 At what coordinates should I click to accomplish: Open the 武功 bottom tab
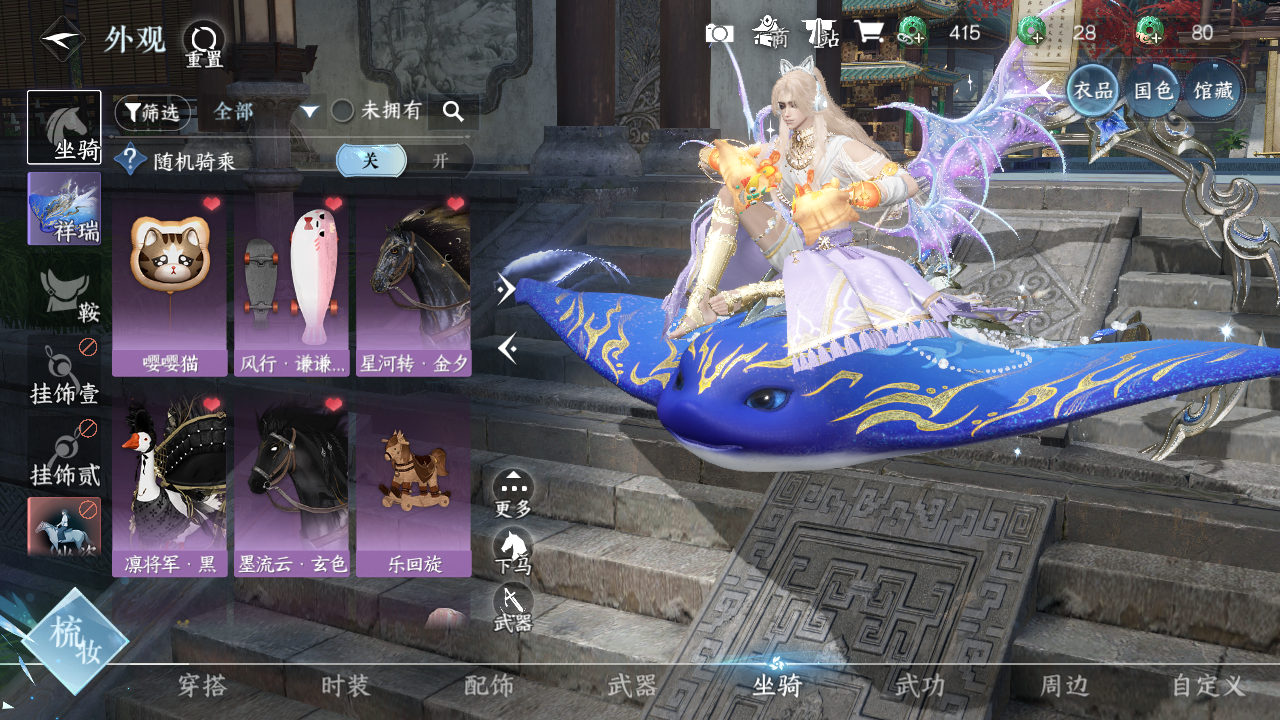919,686
